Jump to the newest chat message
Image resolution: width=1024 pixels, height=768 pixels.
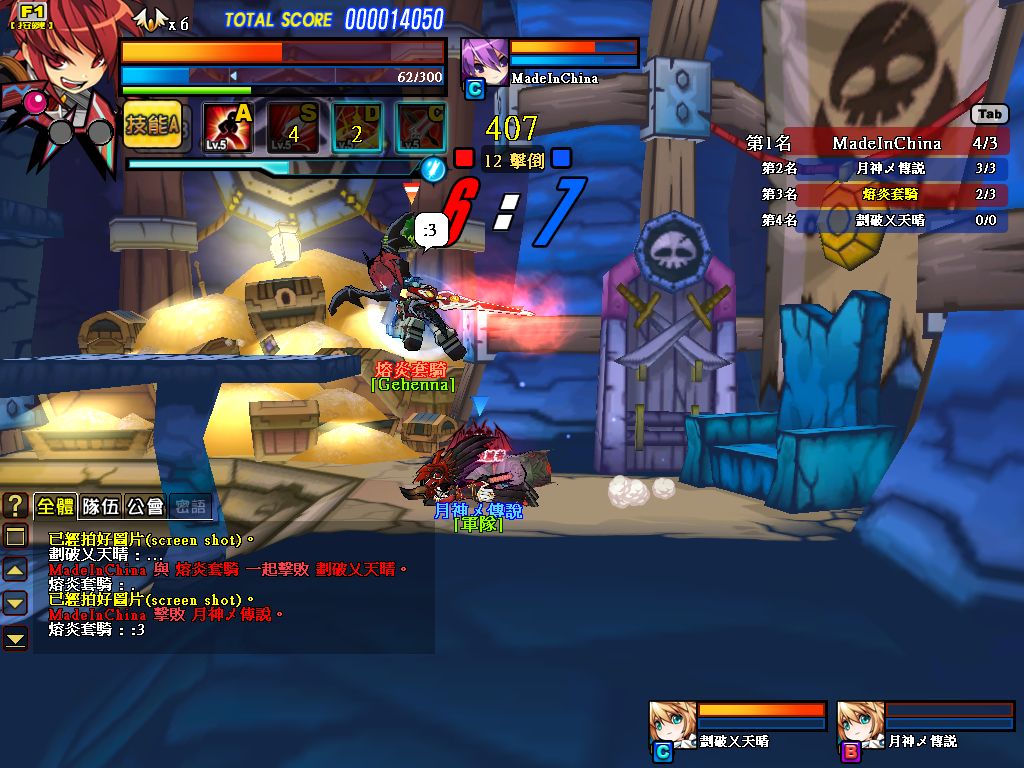click(15, 637)
